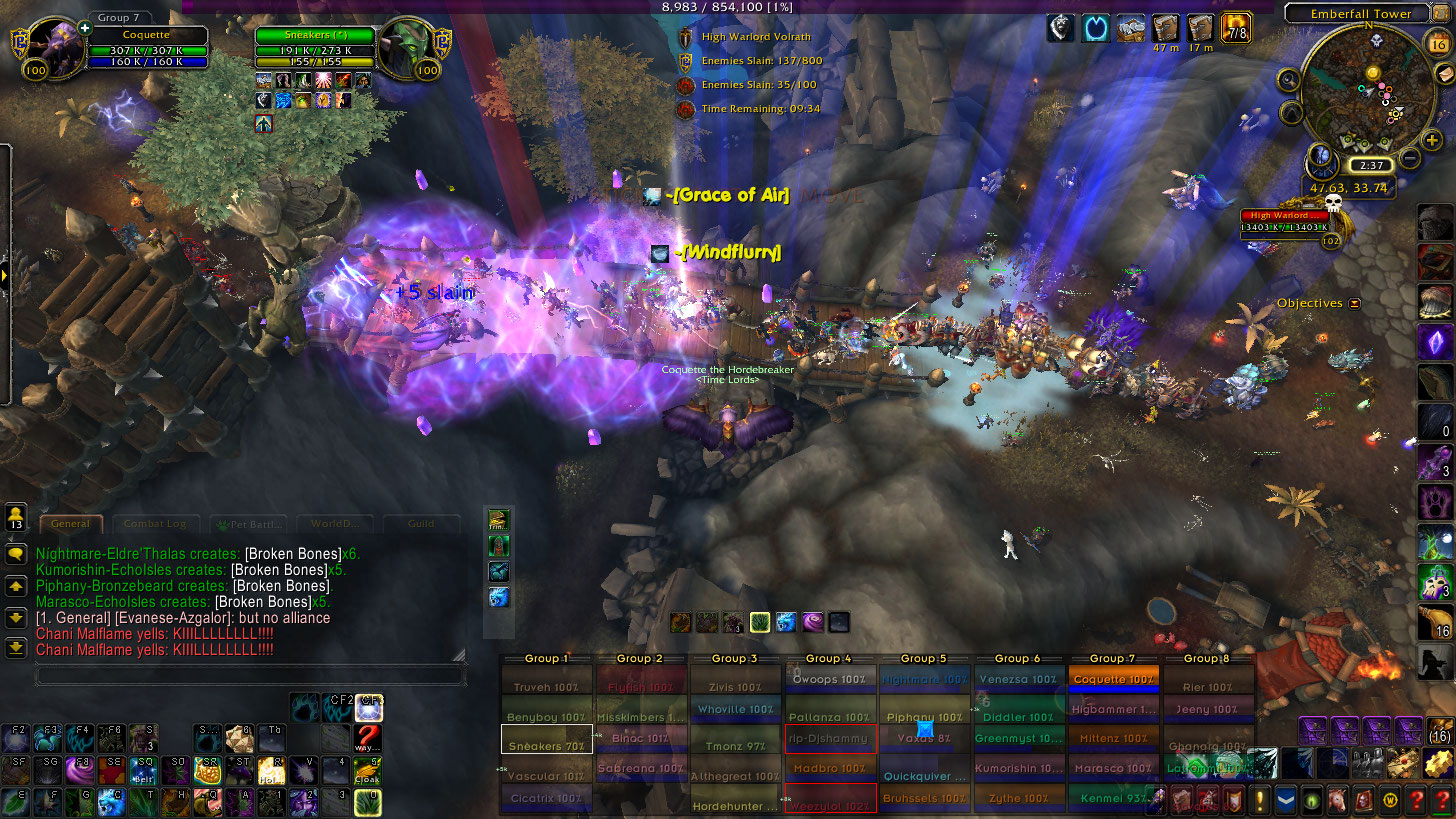
Task: Open the social button showing 13
Action: click(x=16, y=517)
